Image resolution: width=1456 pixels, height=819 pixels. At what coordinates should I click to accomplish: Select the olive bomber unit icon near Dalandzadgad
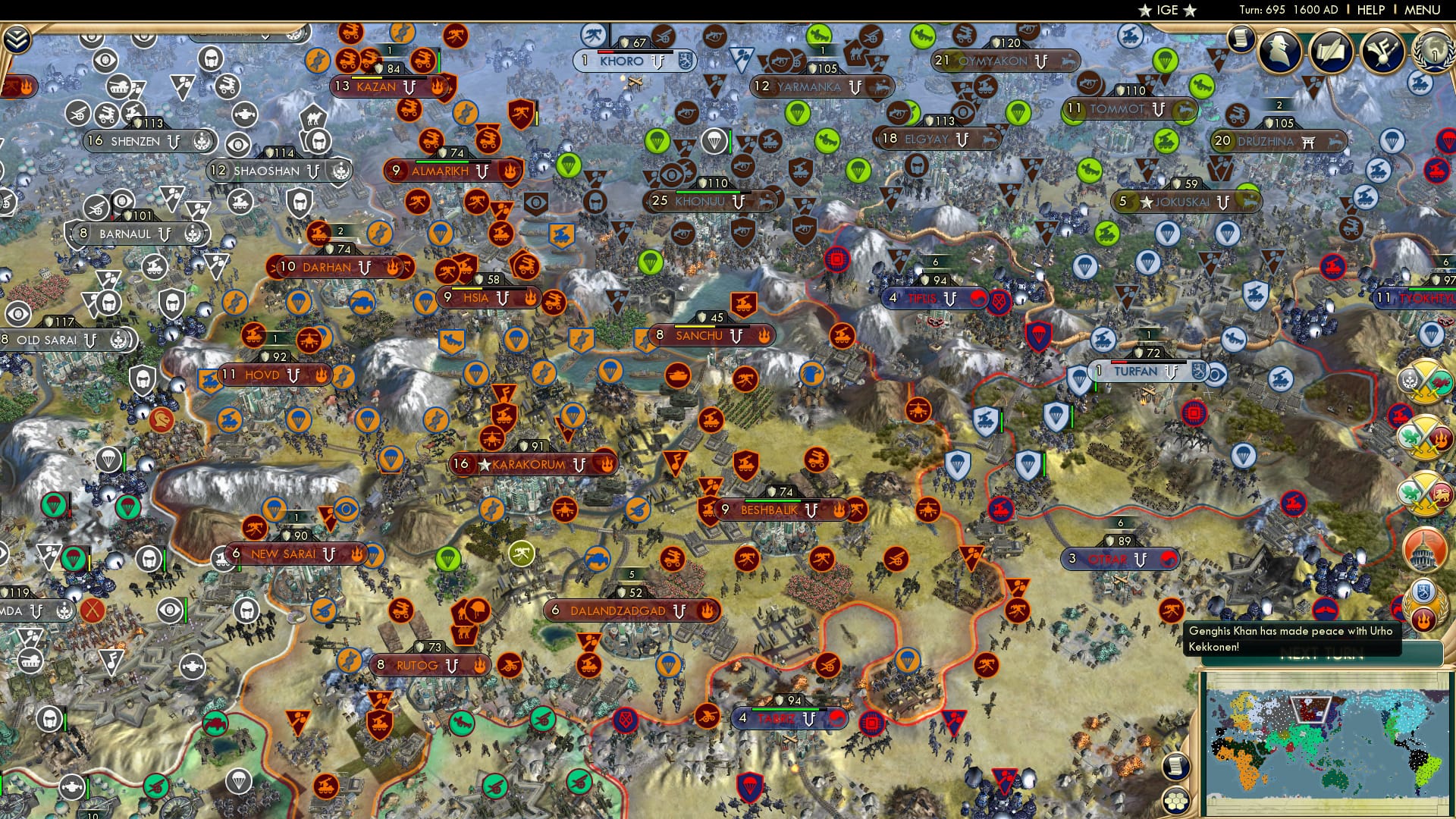tap(522, 554)
